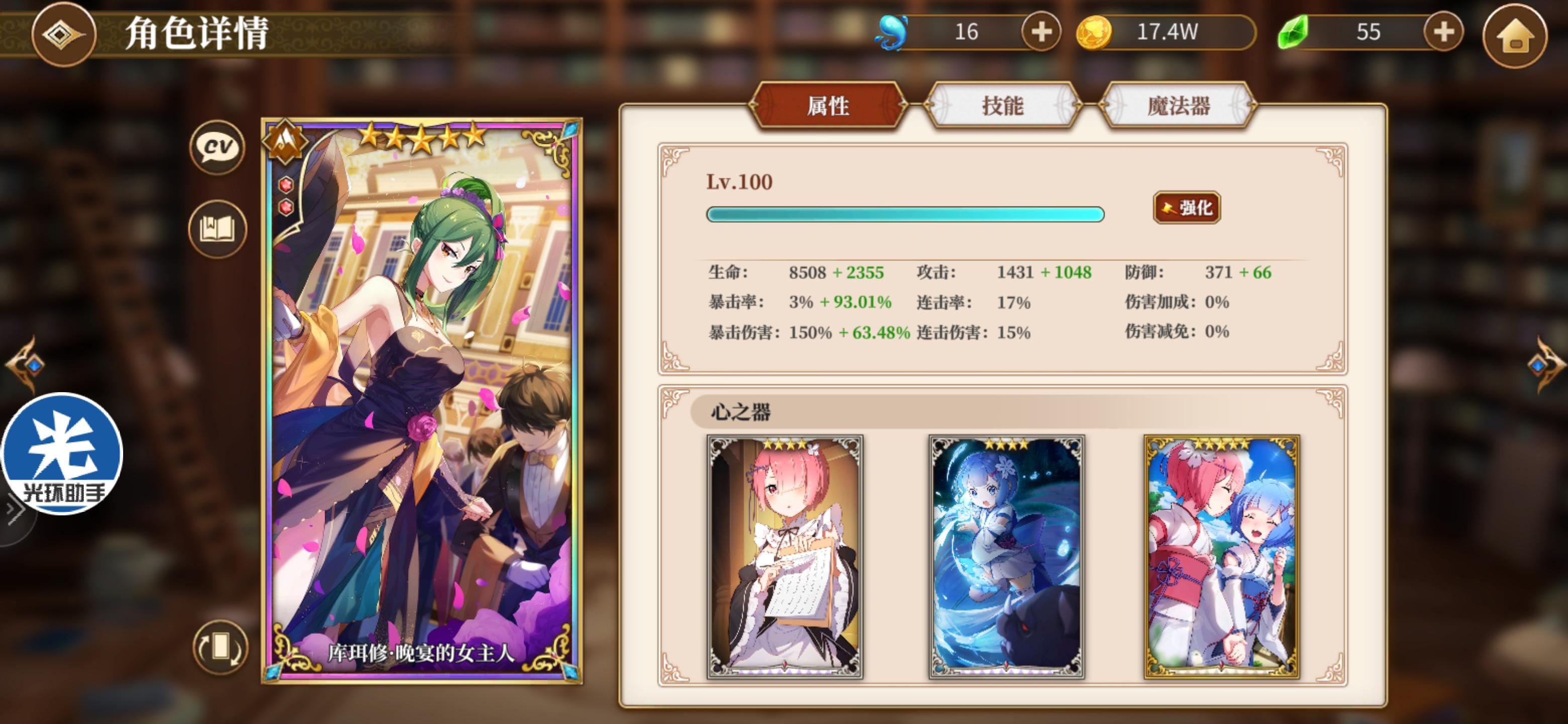This screenshot has height=724, width=1568.
Task: Click the 强化 enhance button
Action: [1185, 207]
